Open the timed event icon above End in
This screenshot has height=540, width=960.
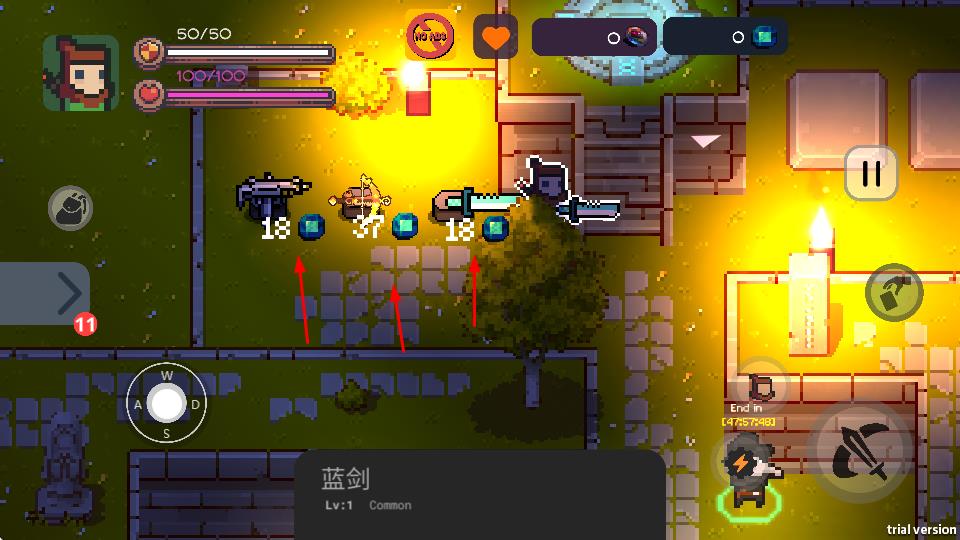(764, 385)
